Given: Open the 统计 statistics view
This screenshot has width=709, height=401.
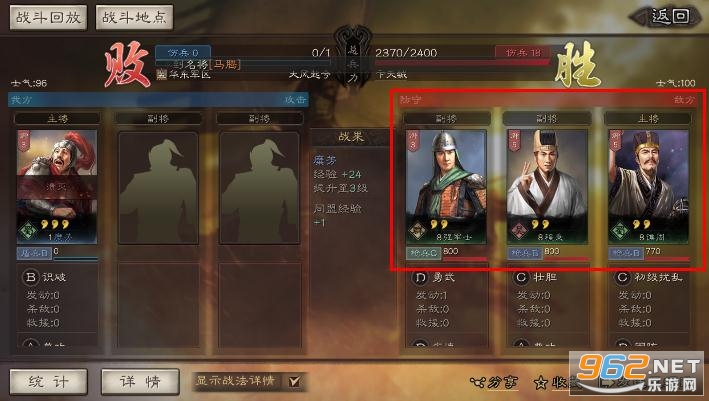Looking at the screenshot, I should coord(47,381).
